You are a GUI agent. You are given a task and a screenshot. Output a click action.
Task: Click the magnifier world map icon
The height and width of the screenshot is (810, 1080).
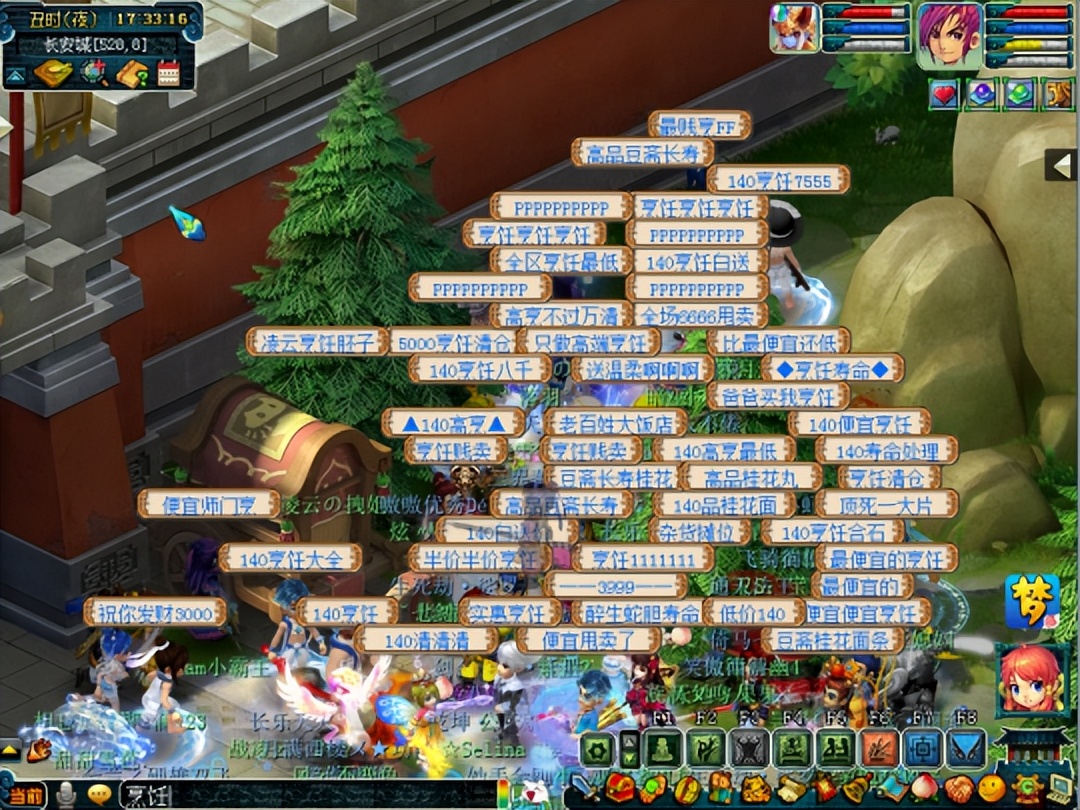(94, 73)
